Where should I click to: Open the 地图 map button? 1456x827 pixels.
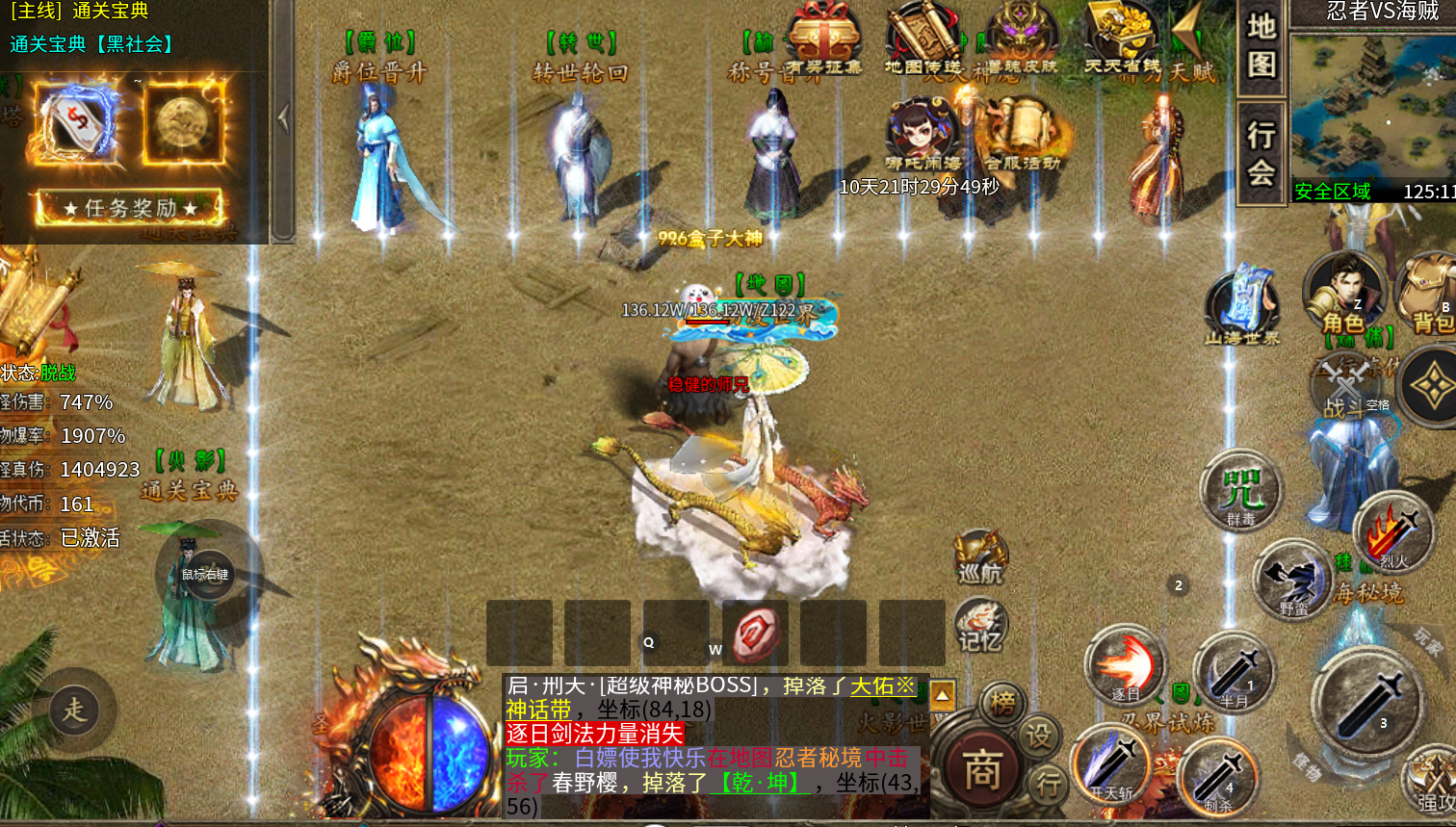1261,47
